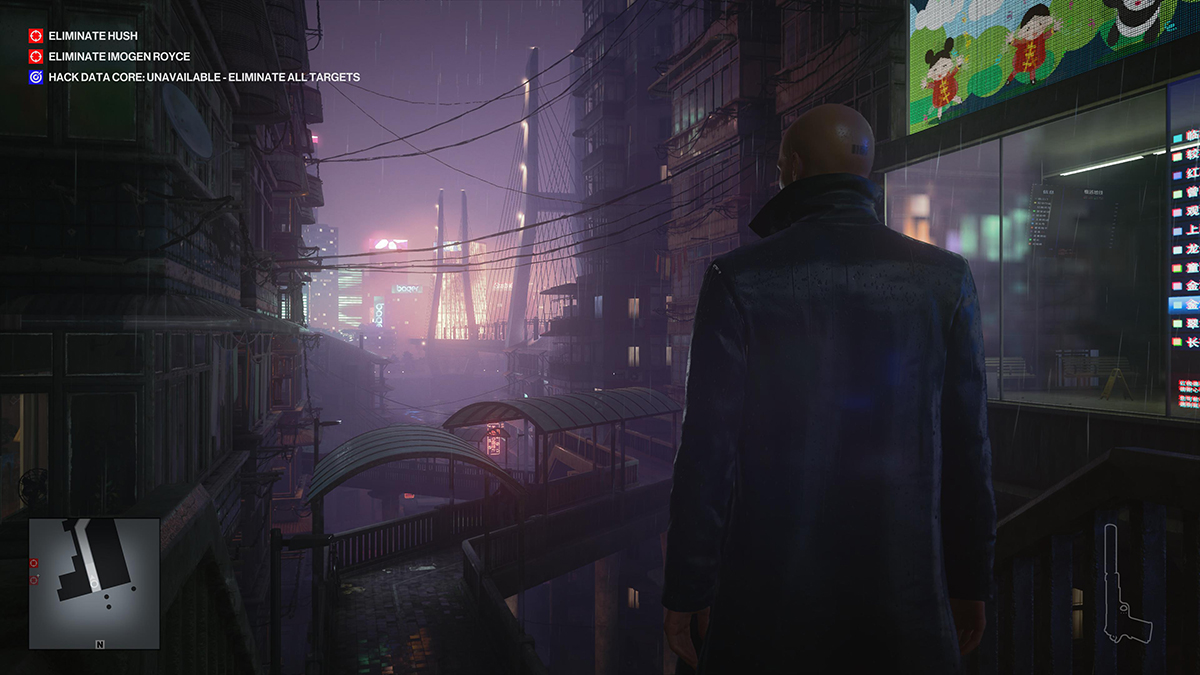The width and height of the screenshot is (1200, 675).
Task: Select the Eliminate Imogen Royce objective
Action: point(118,56)
